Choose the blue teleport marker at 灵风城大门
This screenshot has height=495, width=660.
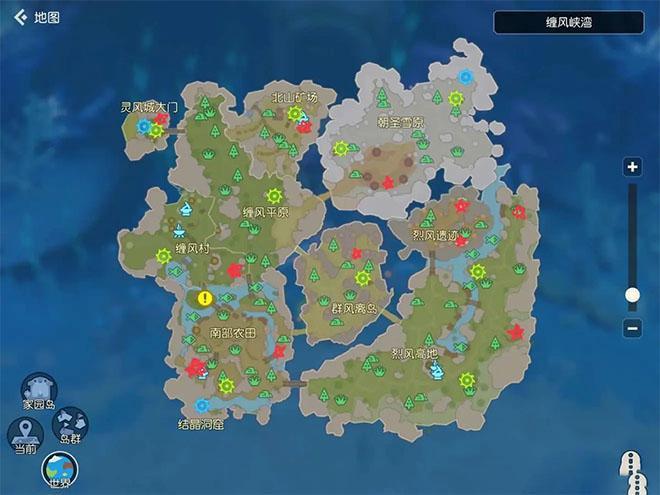pyautogui.click(x=144, y=126)
